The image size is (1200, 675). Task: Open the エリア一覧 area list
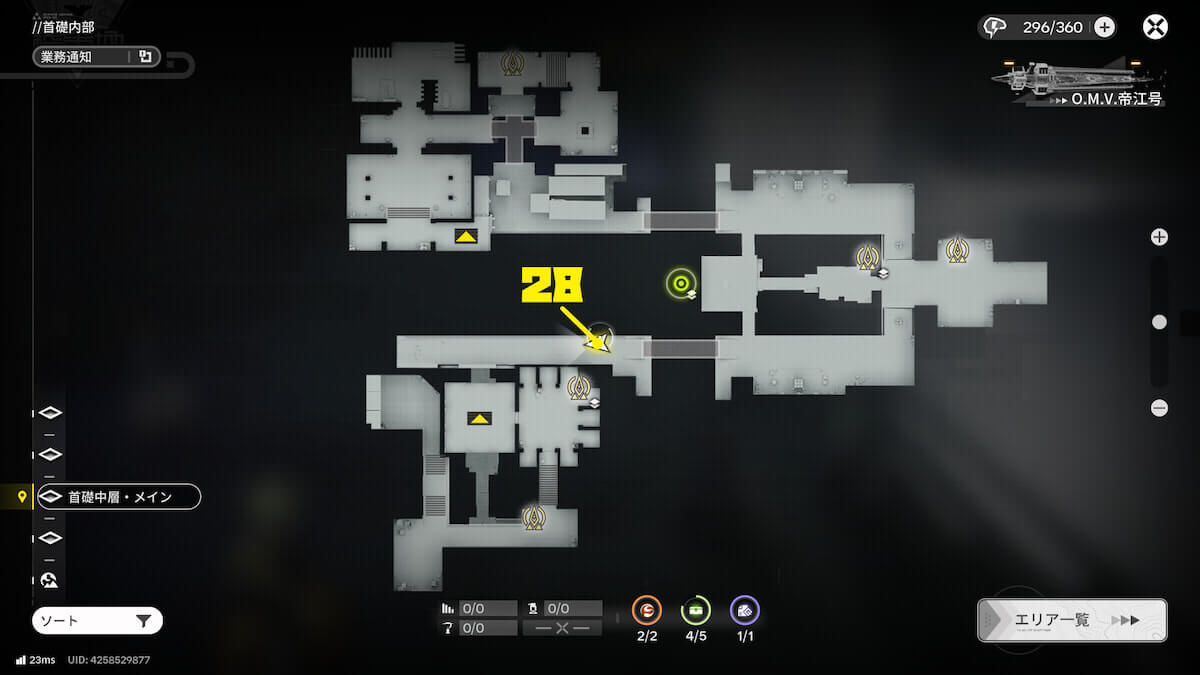1072,620
